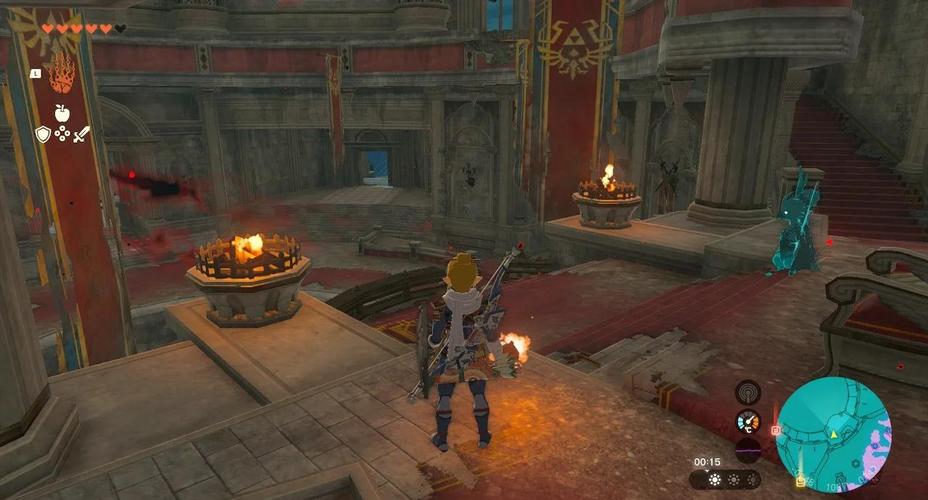The width and height of the screenshot is (928, 500).
Task: Check the Sheikah sensor signal icon
Action: click(747, 392)
